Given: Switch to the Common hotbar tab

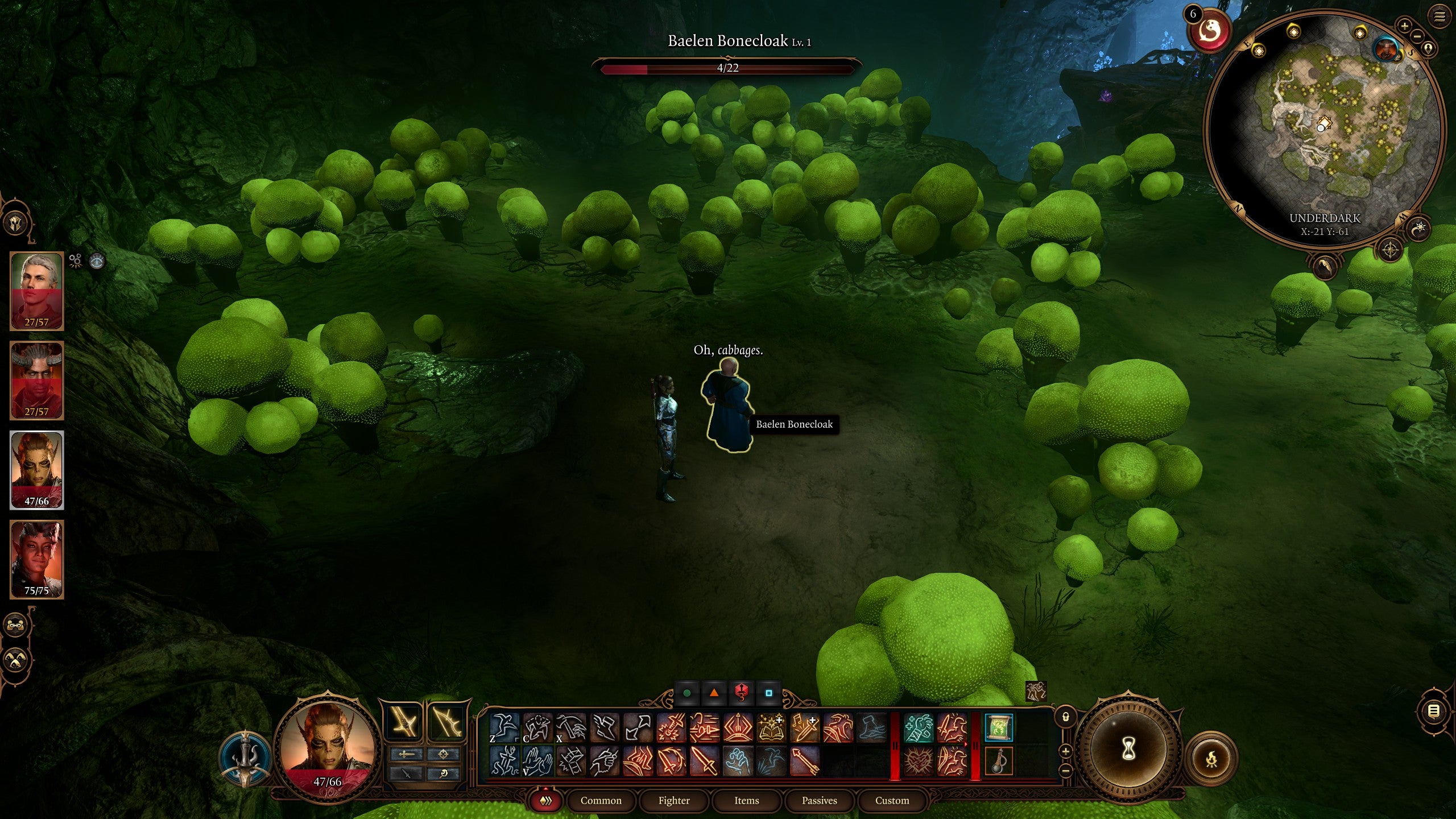Looking at the screenshot, I should pos(601,801).
